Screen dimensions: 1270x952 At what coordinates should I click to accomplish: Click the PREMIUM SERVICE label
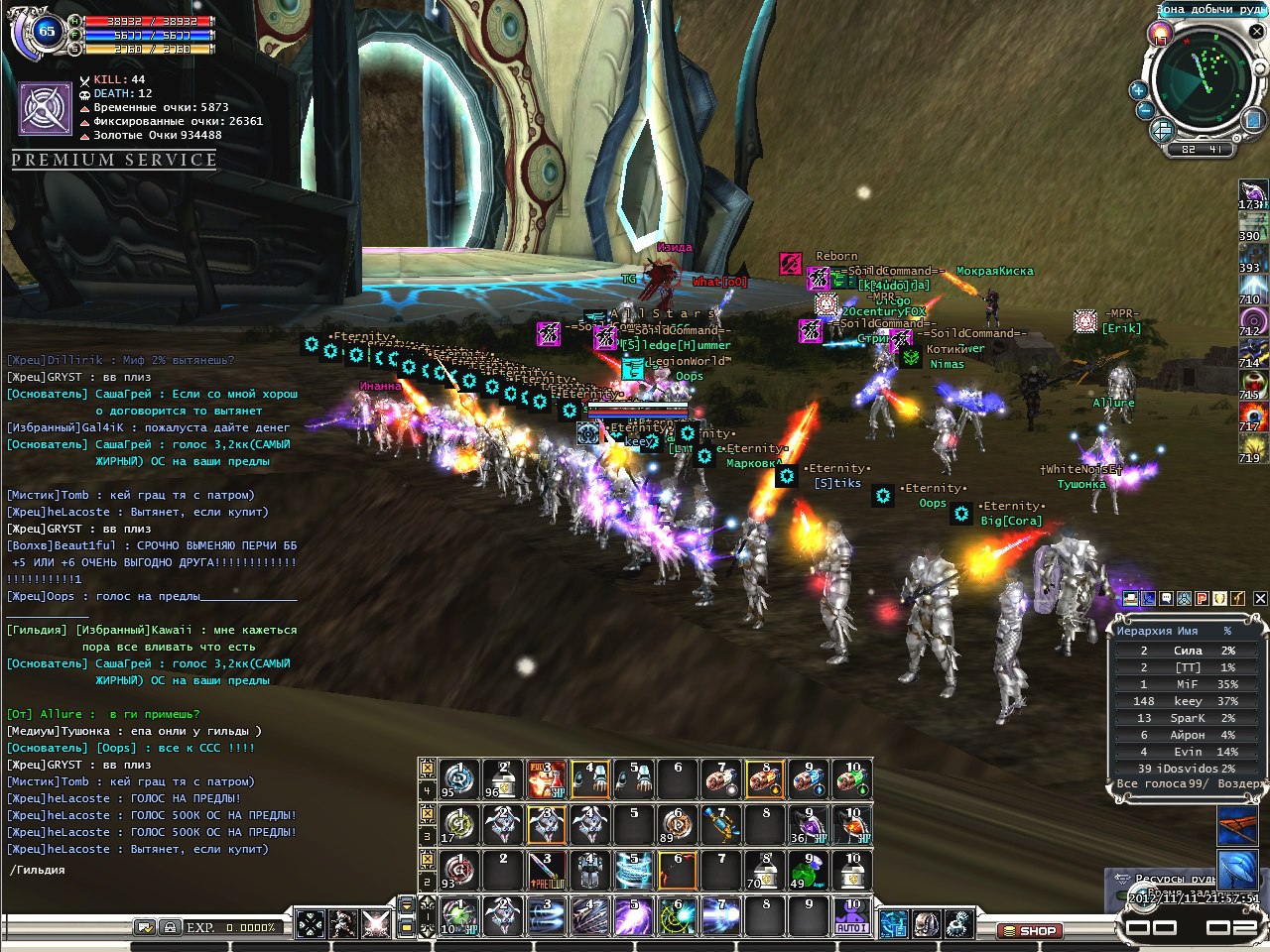[114, 160]
